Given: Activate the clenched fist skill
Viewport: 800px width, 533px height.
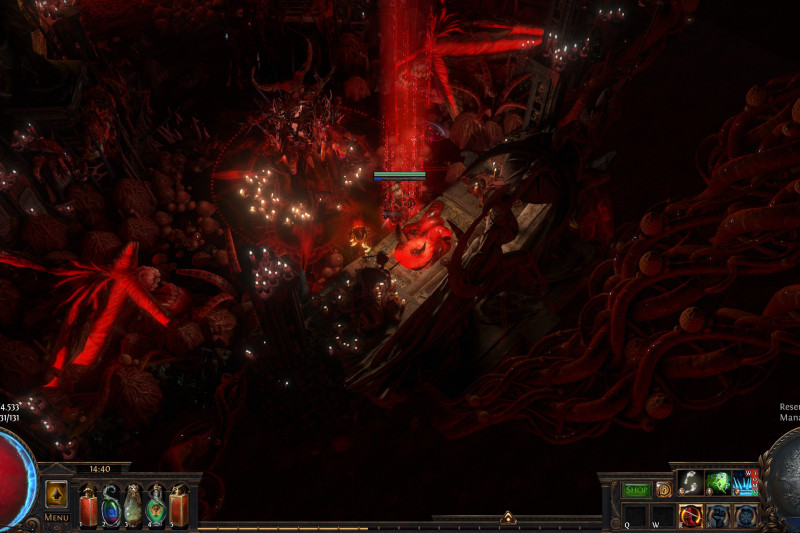Looking at the screenshot, I should click(718, 516).
